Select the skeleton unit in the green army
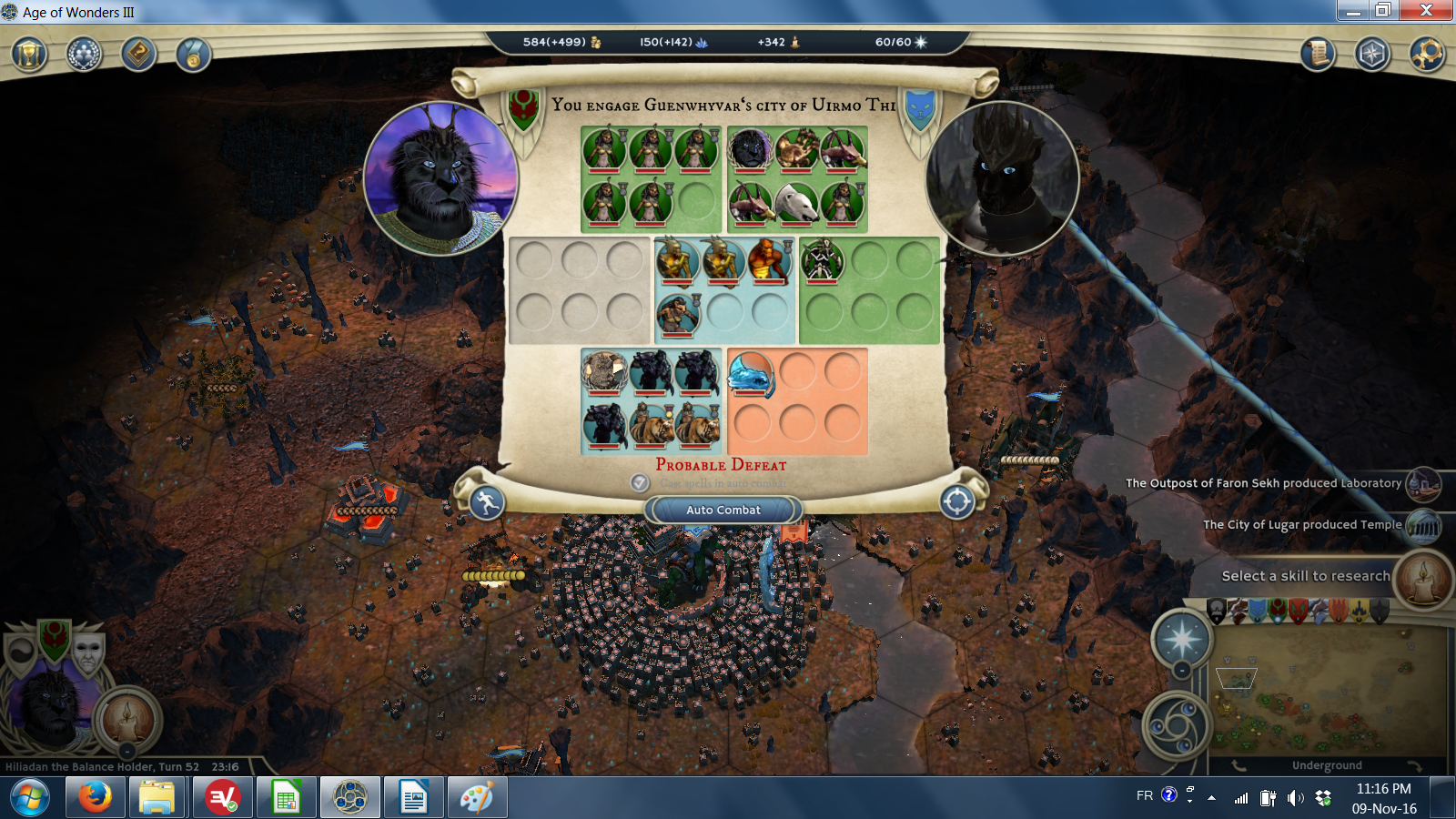 coord(823,261)
